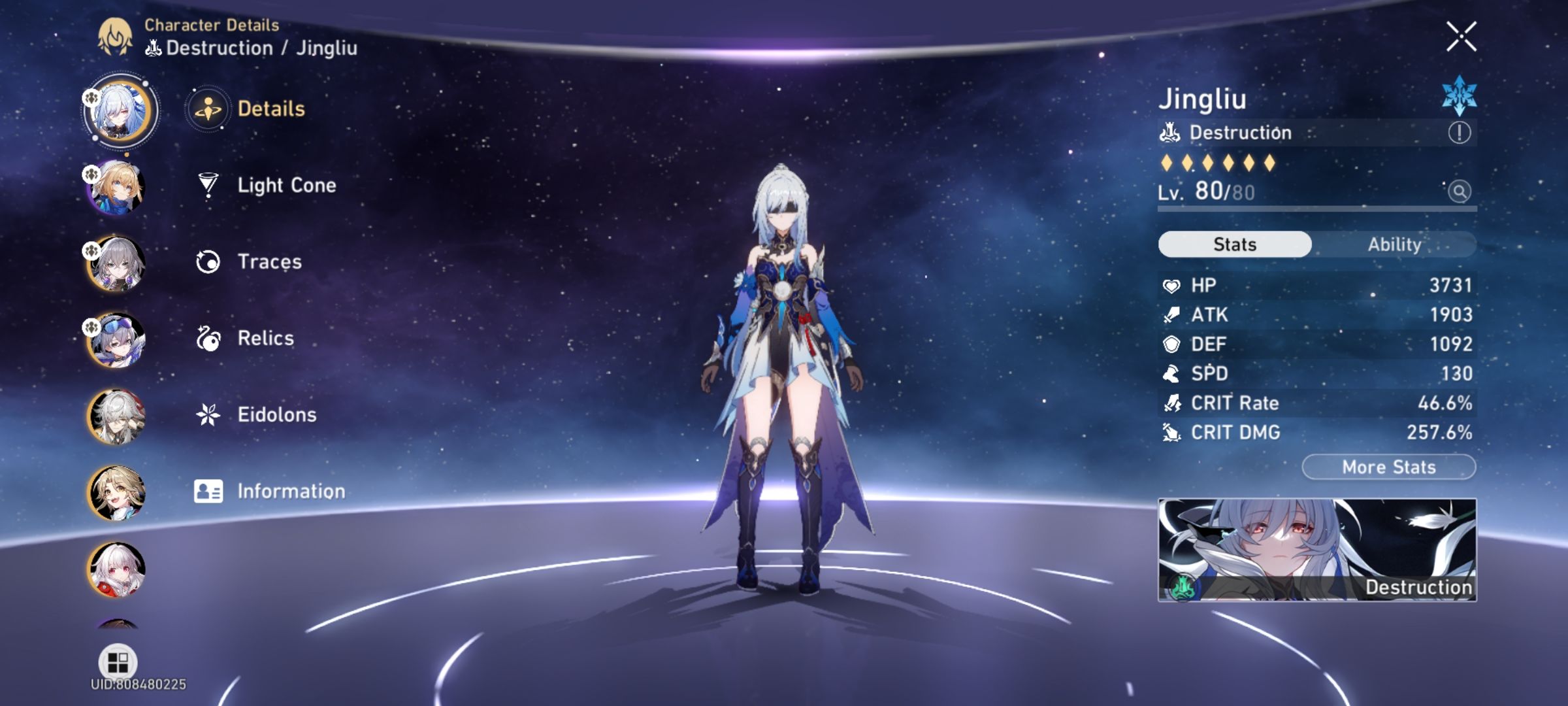This screenshot has height=706, width=1568.
Task: Select the Stats tab
Action: 1233,244
